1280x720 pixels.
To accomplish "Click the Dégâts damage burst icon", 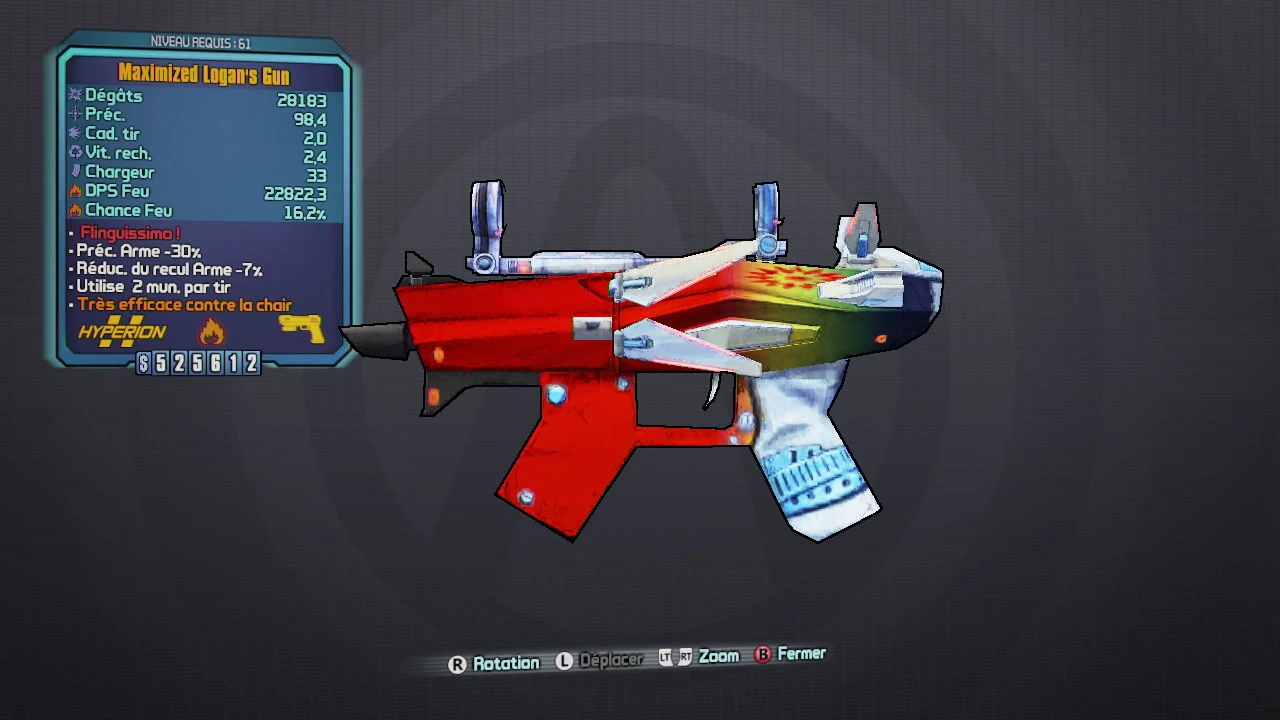I will [75, 95].
